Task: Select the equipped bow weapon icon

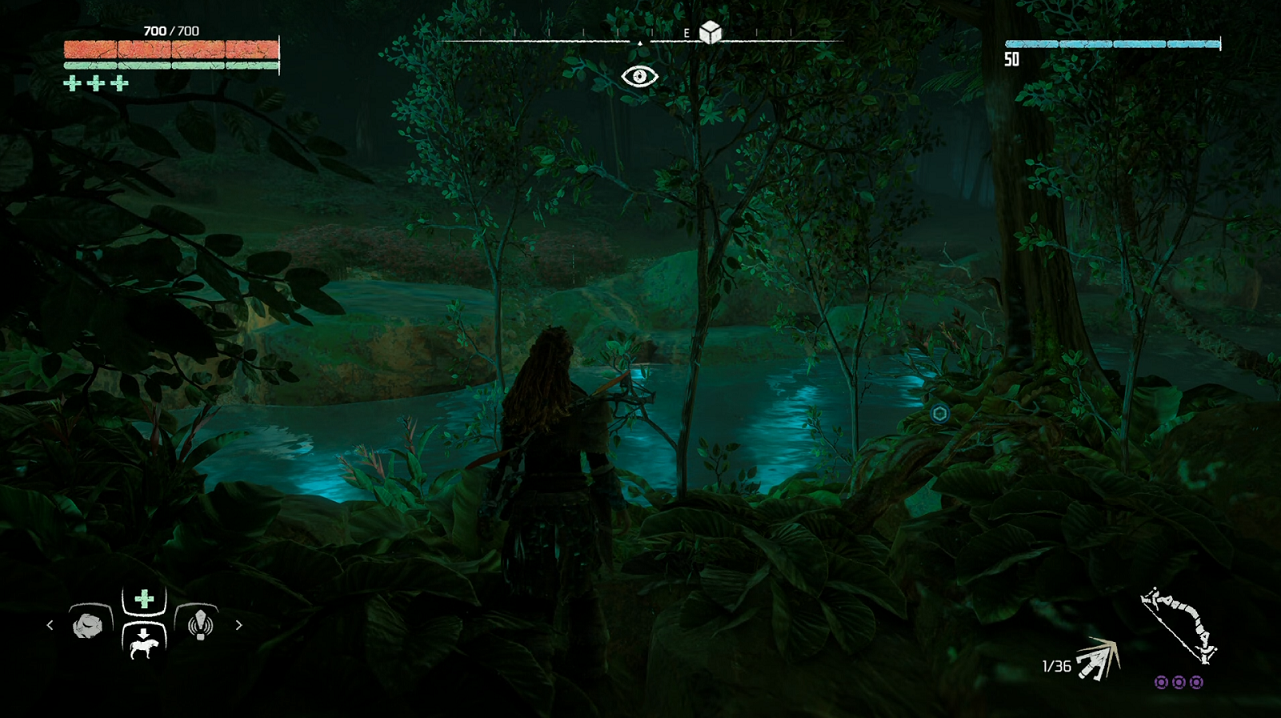Action: (1180, 625)
